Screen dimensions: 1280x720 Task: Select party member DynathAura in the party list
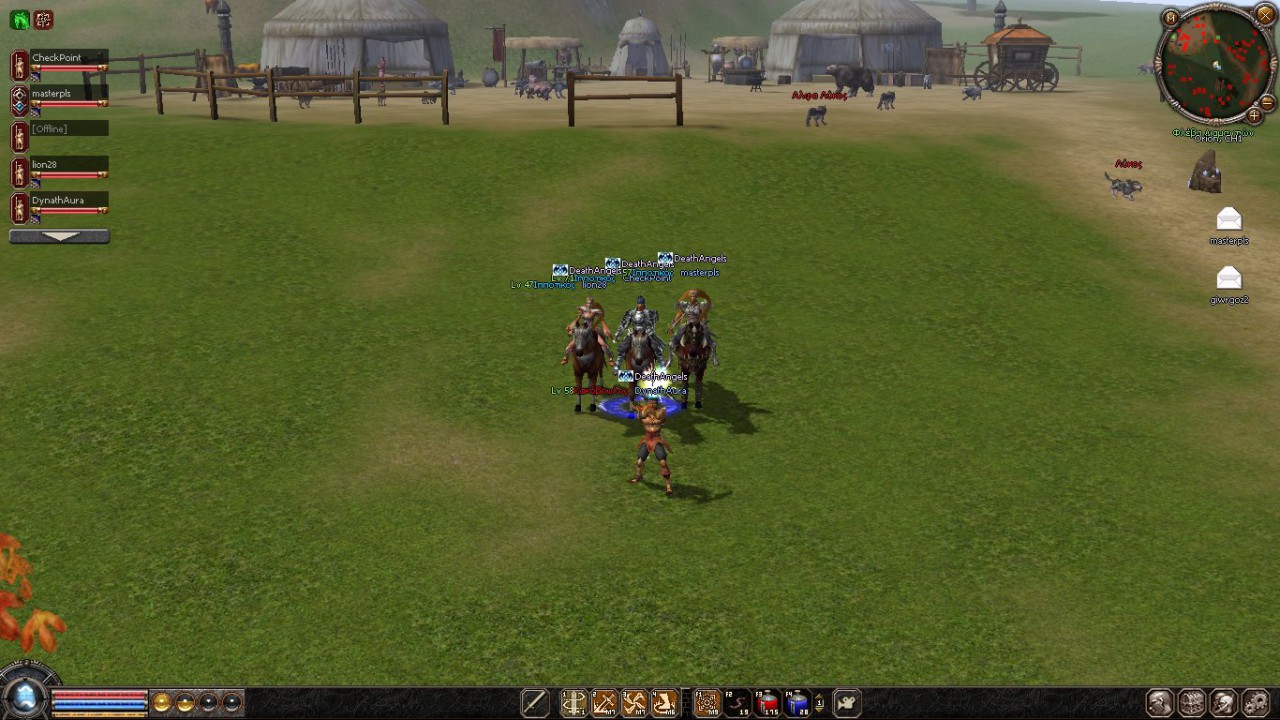(58, 201)
